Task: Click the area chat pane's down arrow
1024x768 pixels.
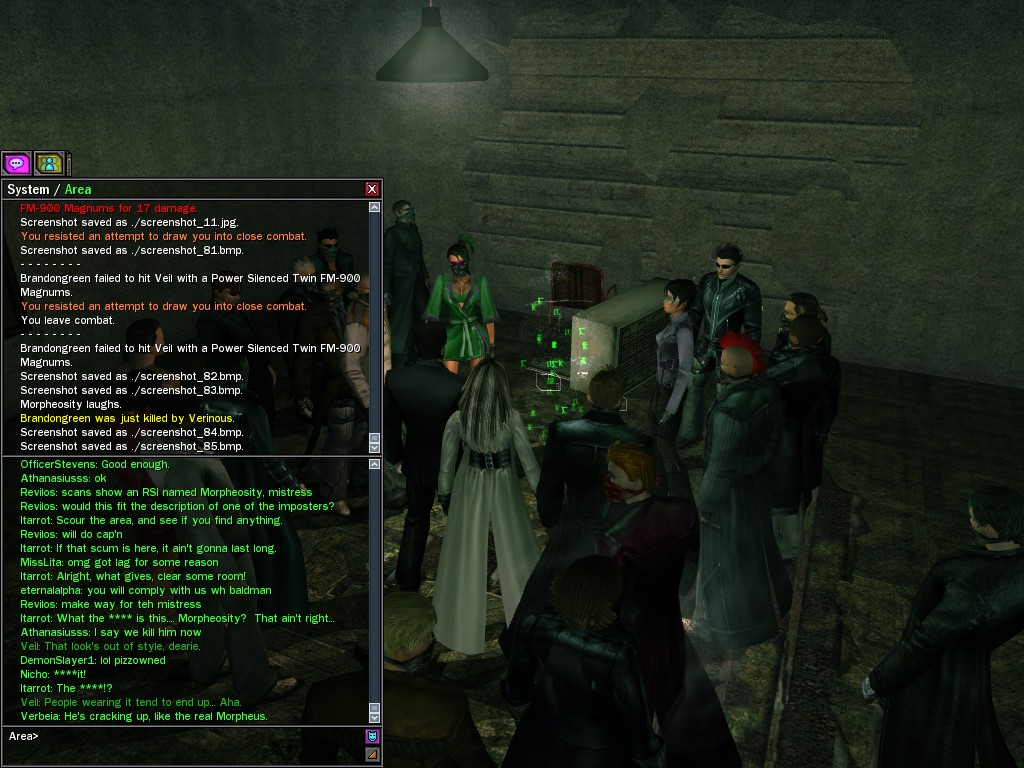Action: [375, 717]
